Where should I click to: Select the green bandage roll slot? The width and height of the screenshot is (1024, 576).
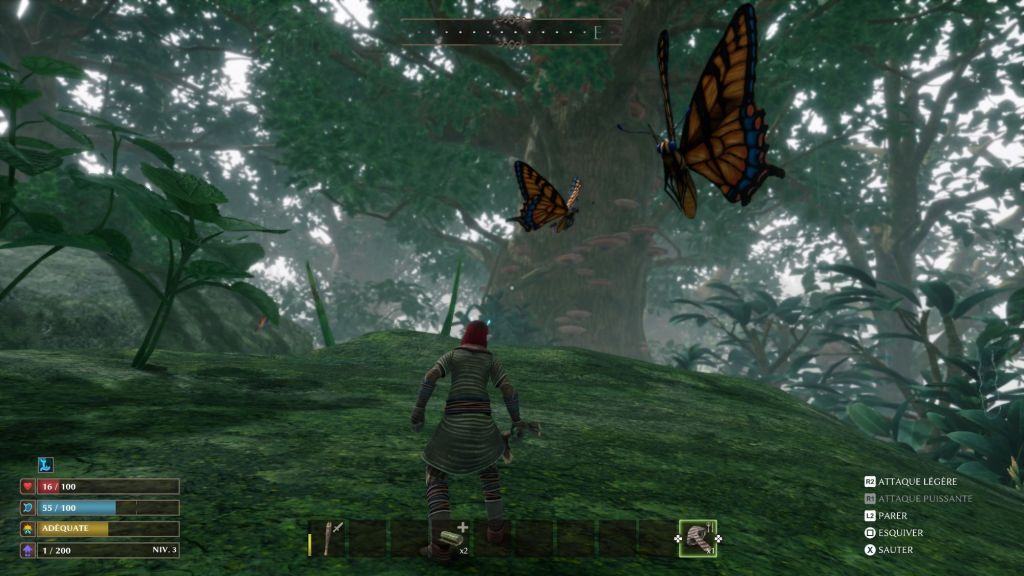click(x=450, y=539)
